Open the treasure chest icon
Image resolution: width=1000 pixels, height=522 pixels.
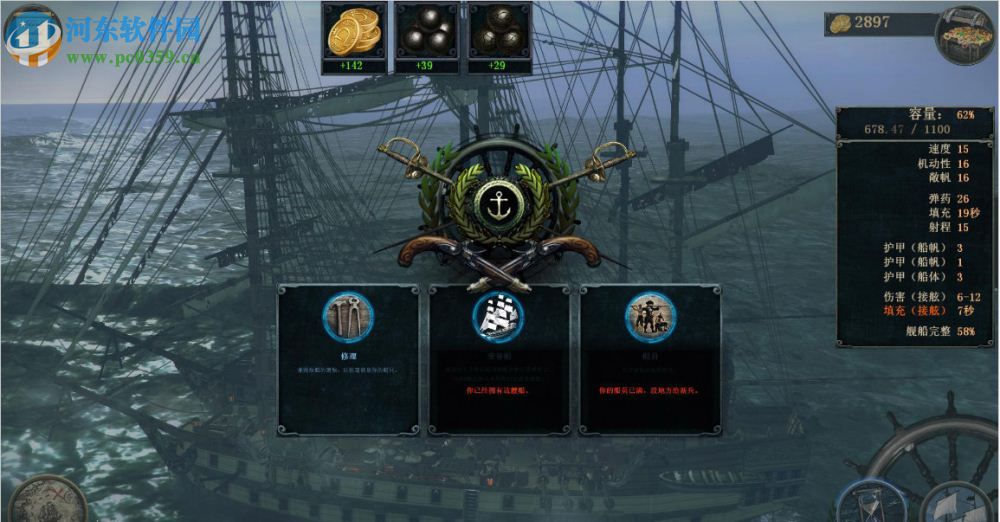[x=964, y=34]
